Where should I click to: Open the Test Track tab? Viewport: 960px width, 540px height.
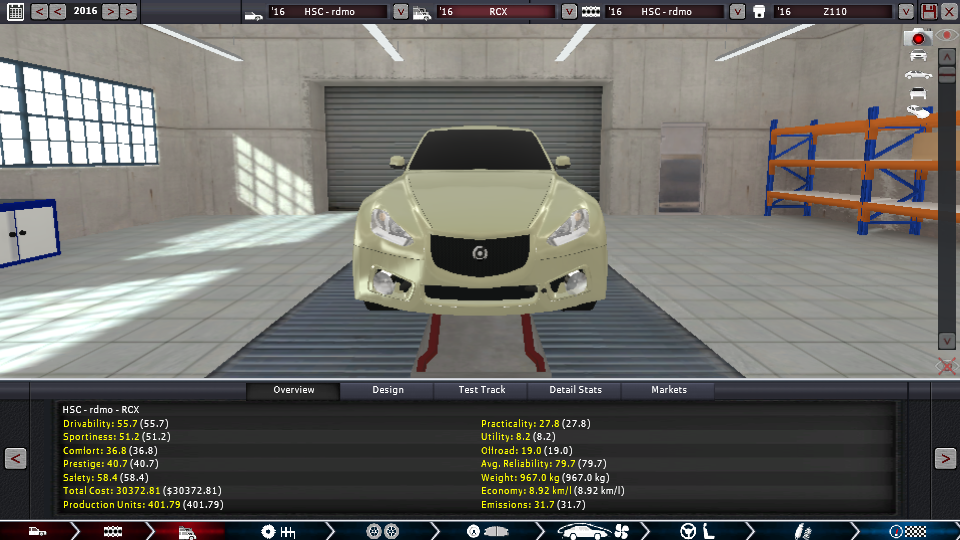pyautogui.click(x=481, y=390)
